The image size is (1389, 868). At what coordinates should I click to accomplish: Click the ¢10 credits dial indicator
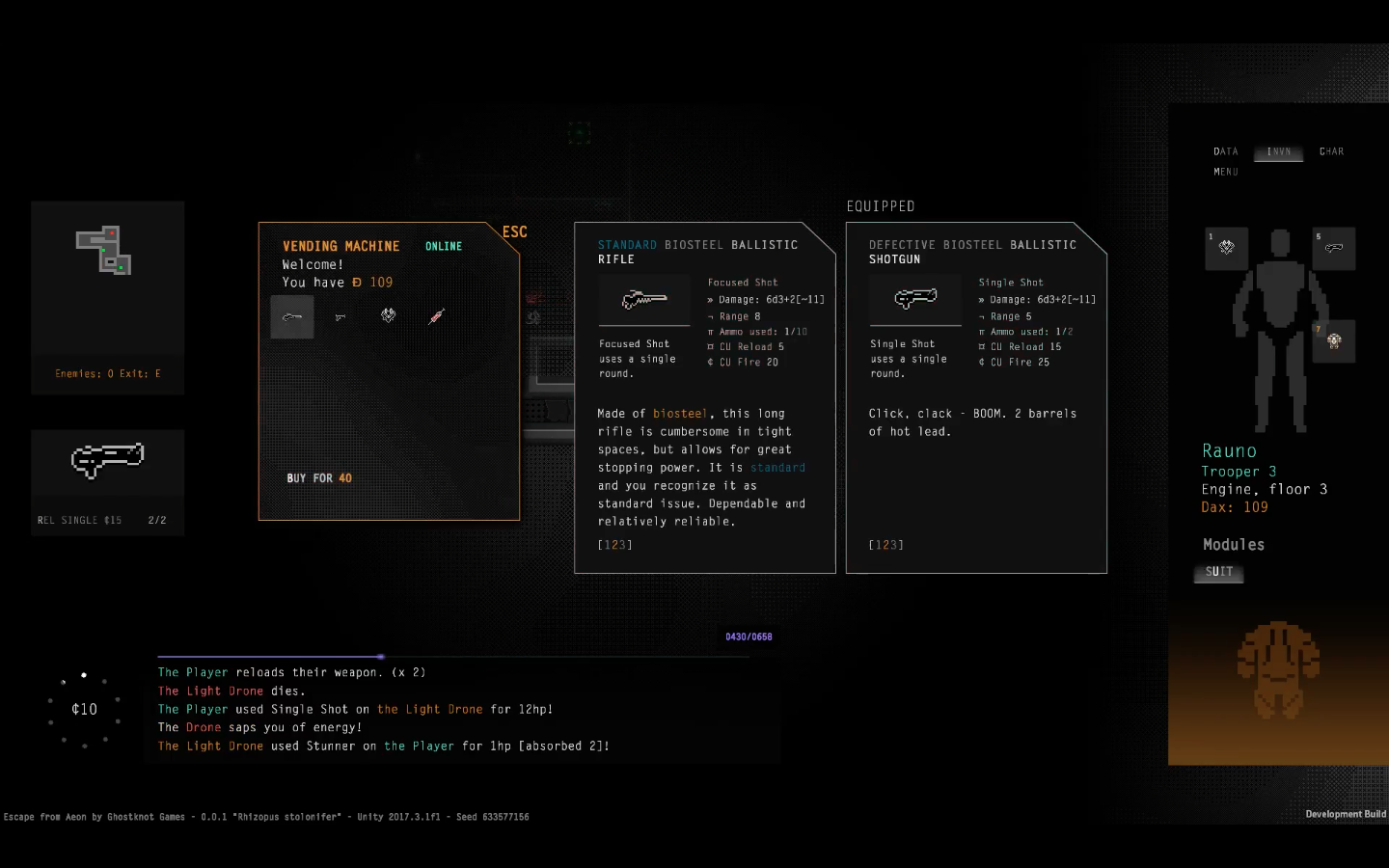tap(84, 709)
